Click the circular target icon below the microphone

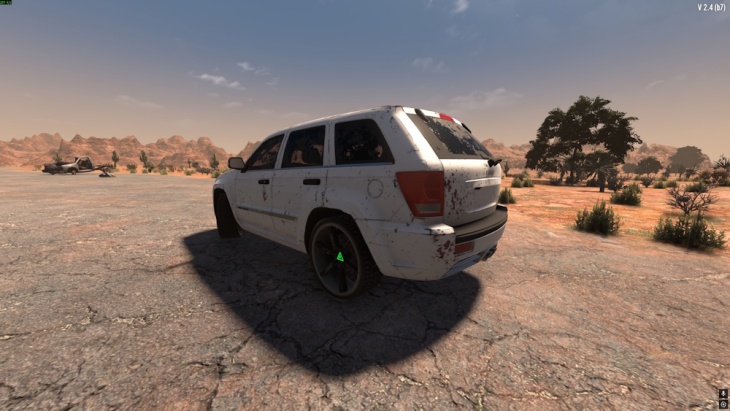[x=723, y=405]
